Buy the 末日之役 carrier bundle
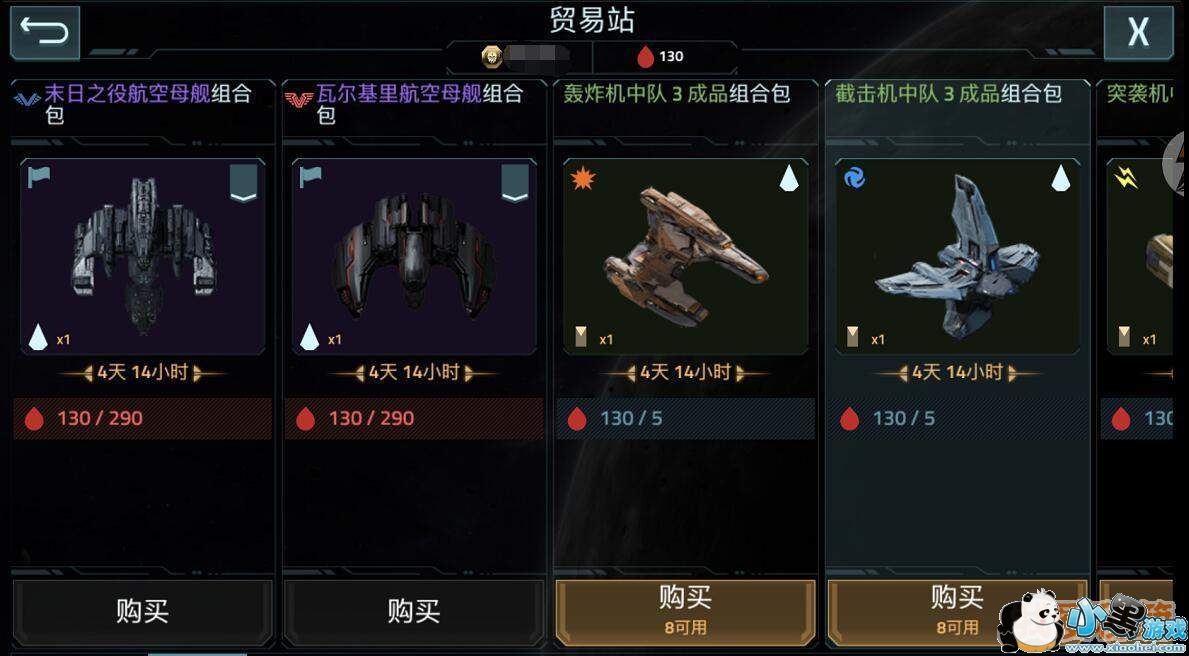1189x656 pixels. pos(143,610)
